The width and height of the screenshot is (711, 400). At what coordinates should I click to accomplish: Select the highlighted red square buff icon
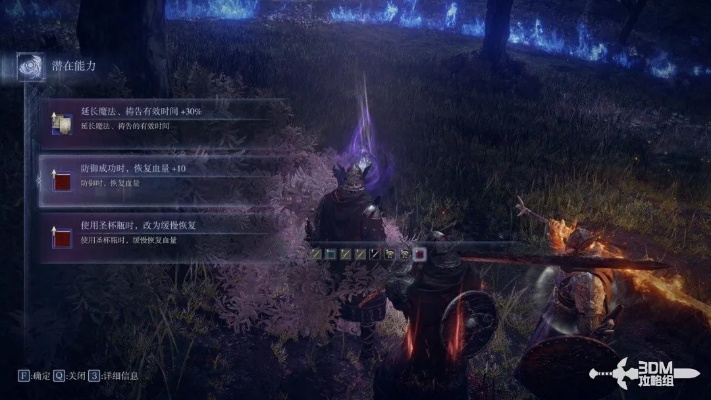[x=419, y=254]
